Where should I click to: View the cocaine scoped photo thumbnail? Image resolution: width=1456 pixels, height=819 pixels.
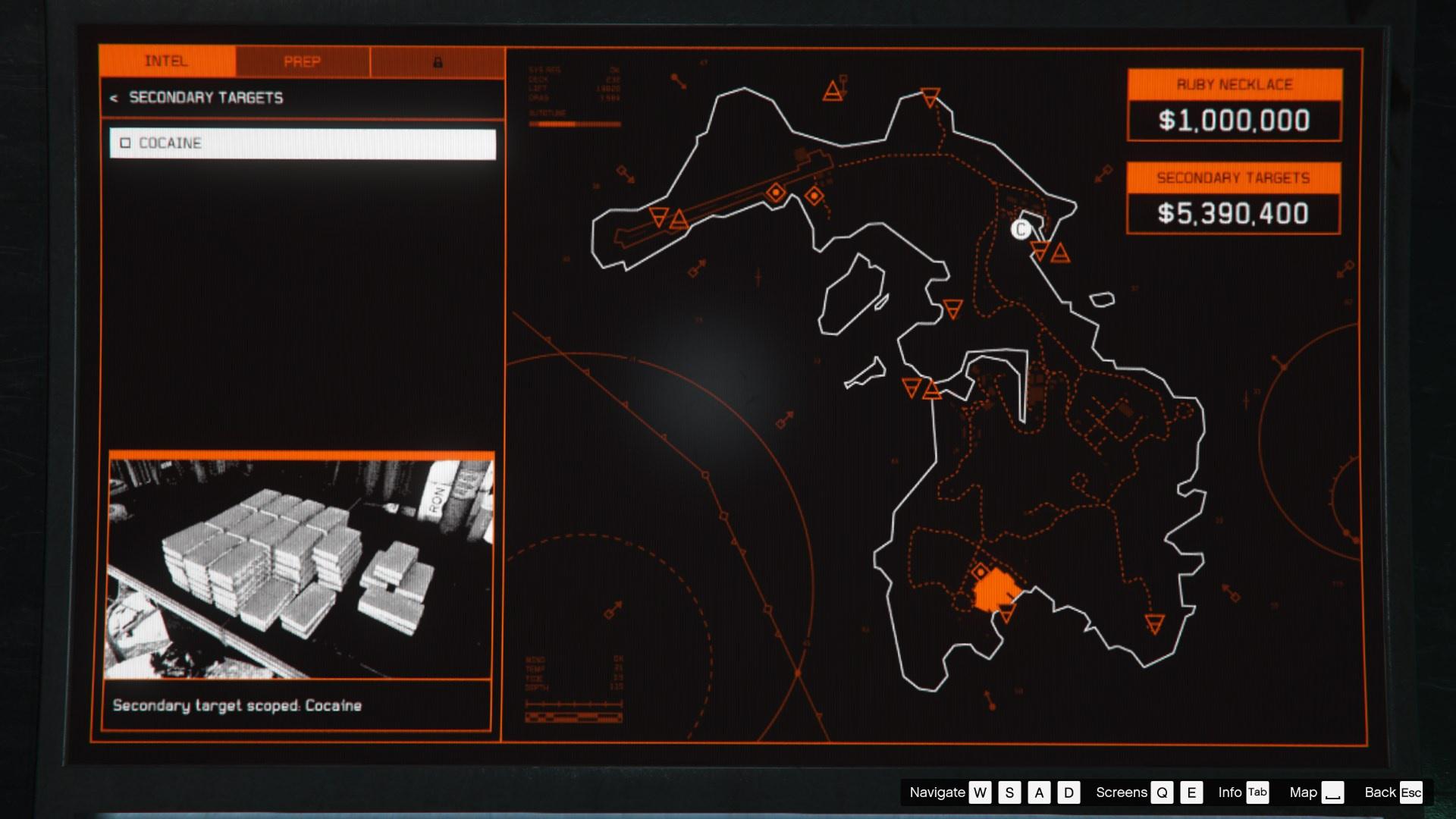point(301,567)
